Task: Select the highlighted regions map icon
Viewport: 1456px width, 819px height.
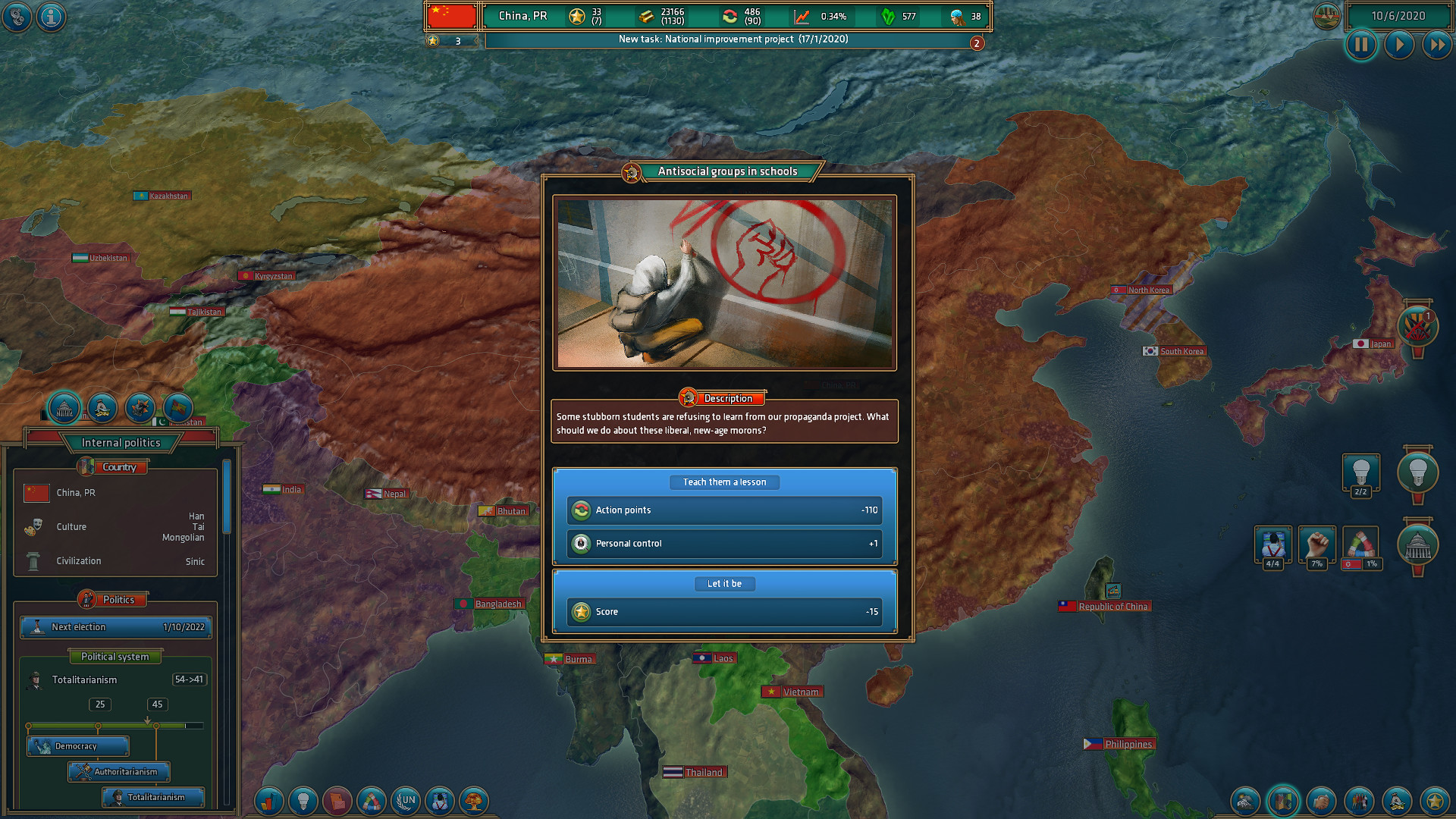Action: coord(1282,801)
